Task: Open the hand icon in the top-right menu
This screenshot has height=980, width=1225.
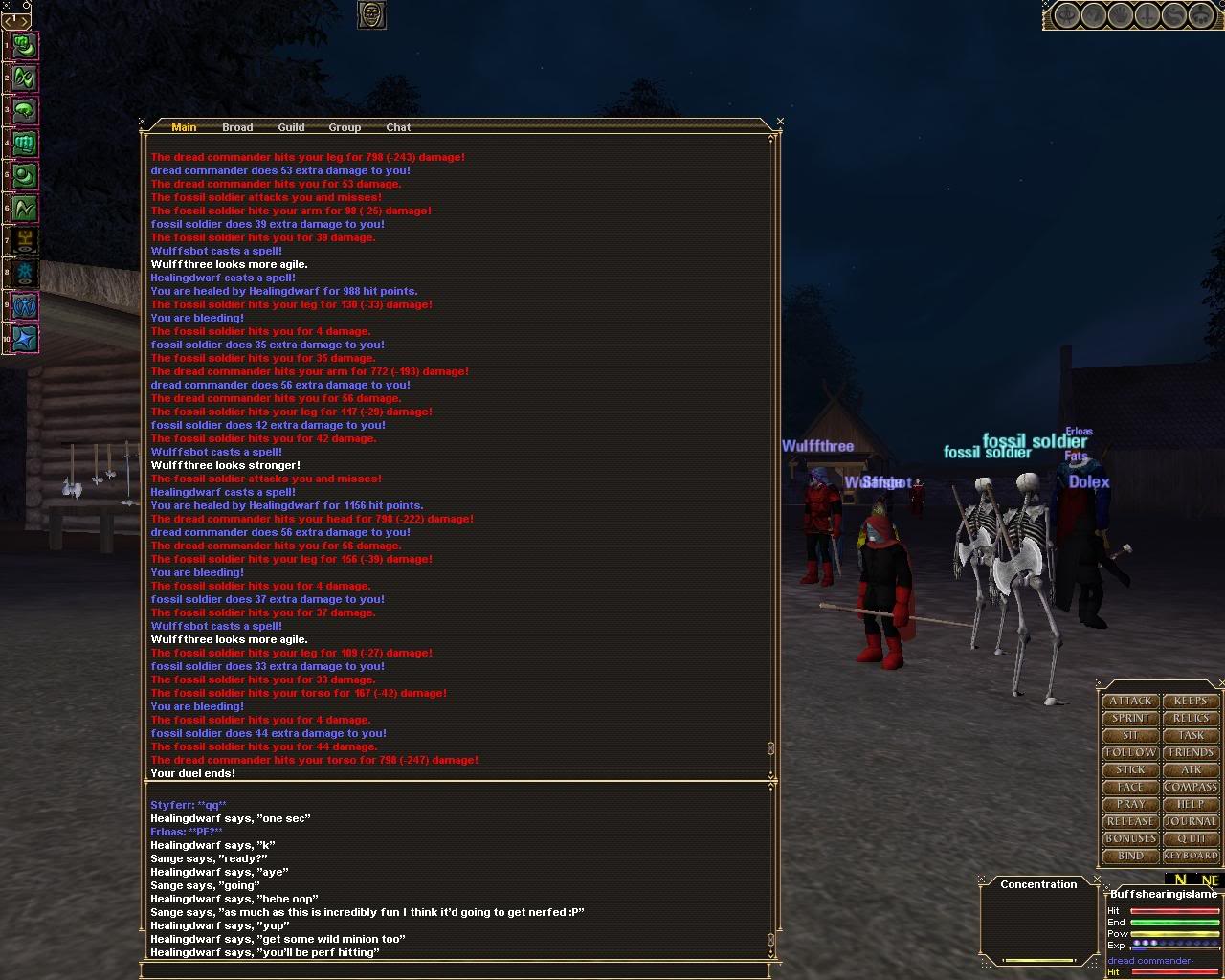Action: (1120, 15)
